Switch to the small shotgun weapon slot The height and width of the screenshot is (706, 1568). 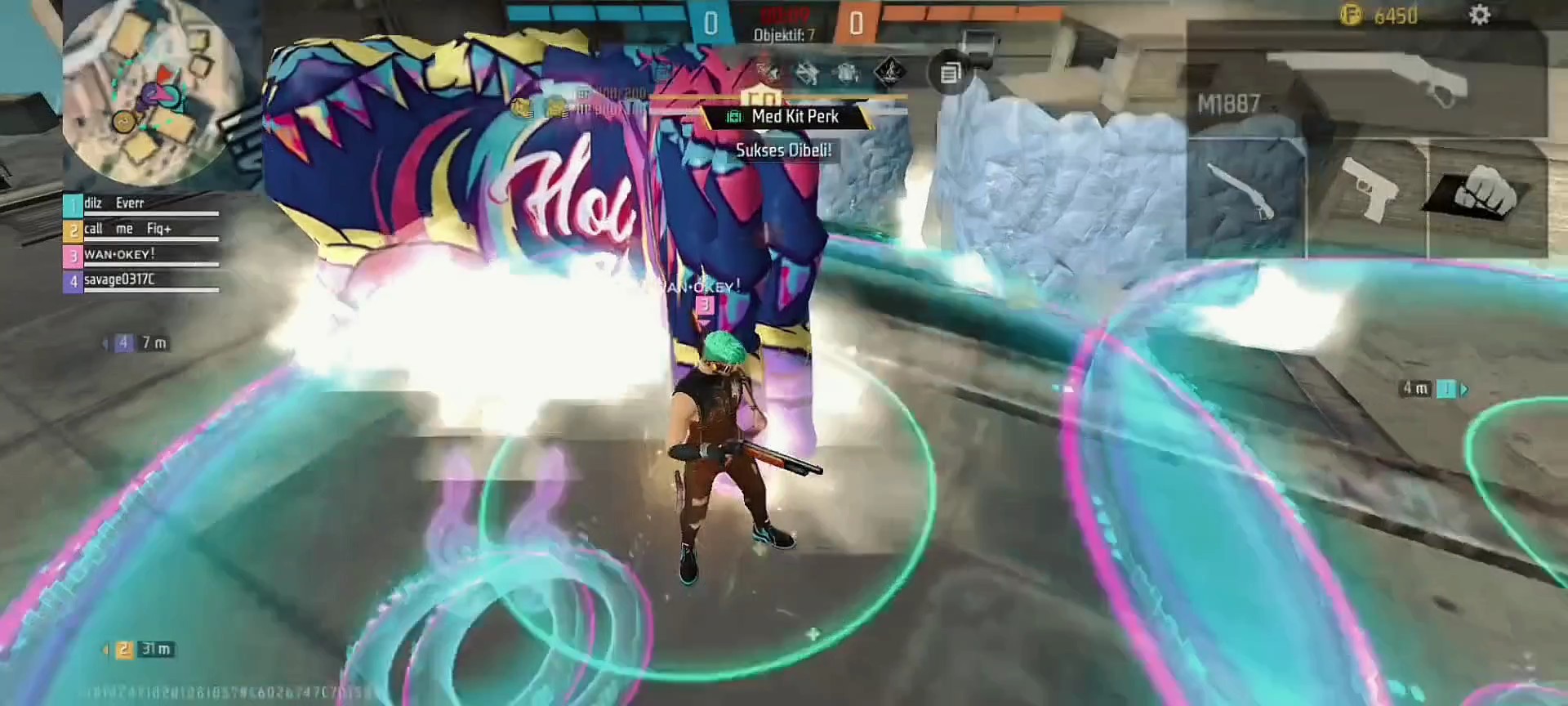(1245, 196)
